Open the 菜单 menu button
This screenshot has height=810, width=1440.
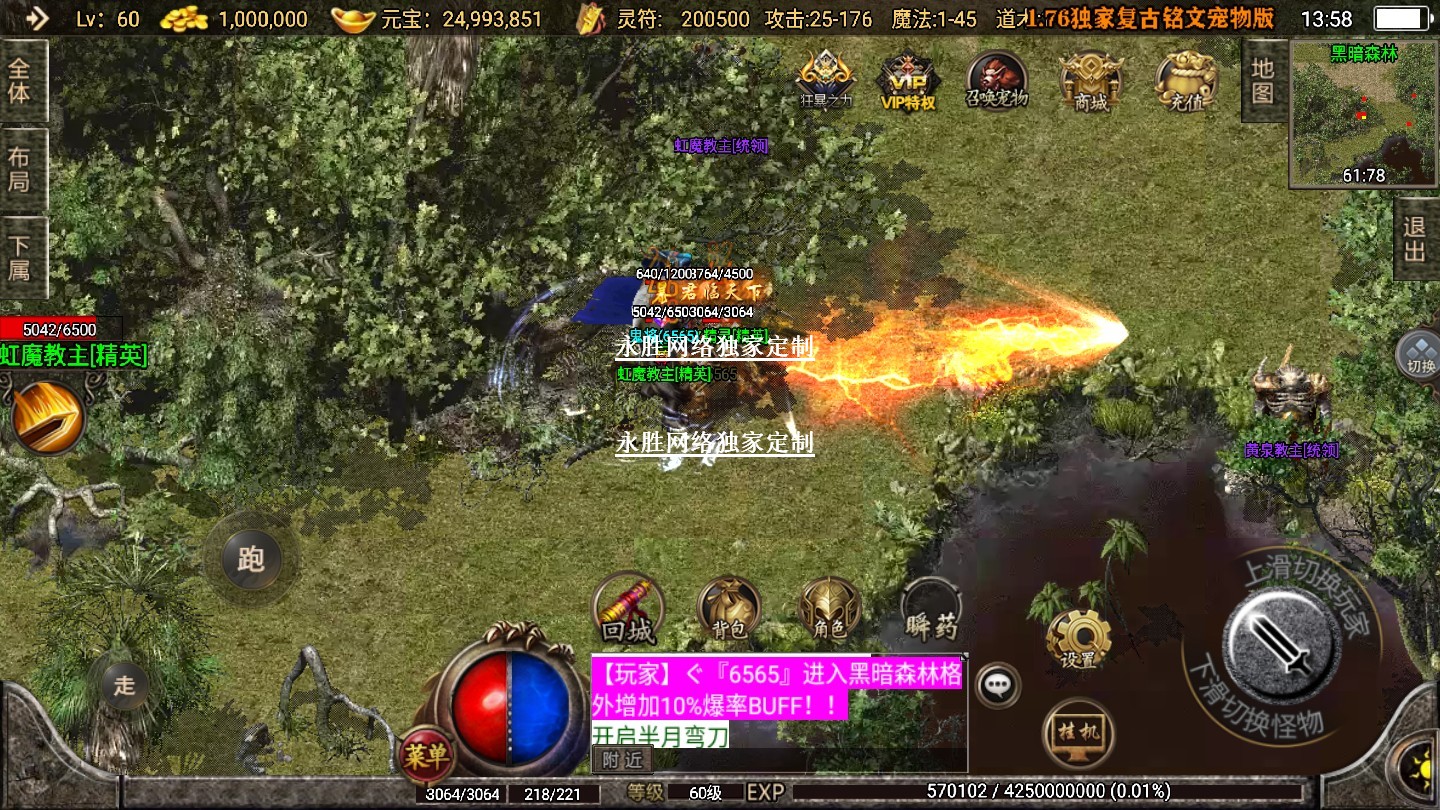(426, 756)
